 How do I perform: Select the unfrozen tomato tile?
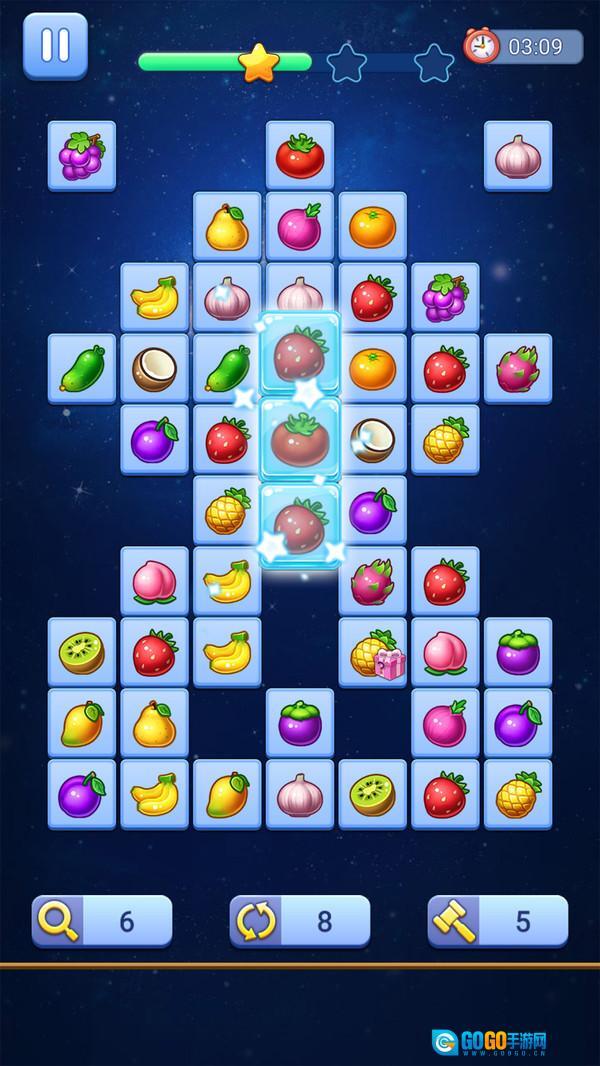(x=300, y=156)
